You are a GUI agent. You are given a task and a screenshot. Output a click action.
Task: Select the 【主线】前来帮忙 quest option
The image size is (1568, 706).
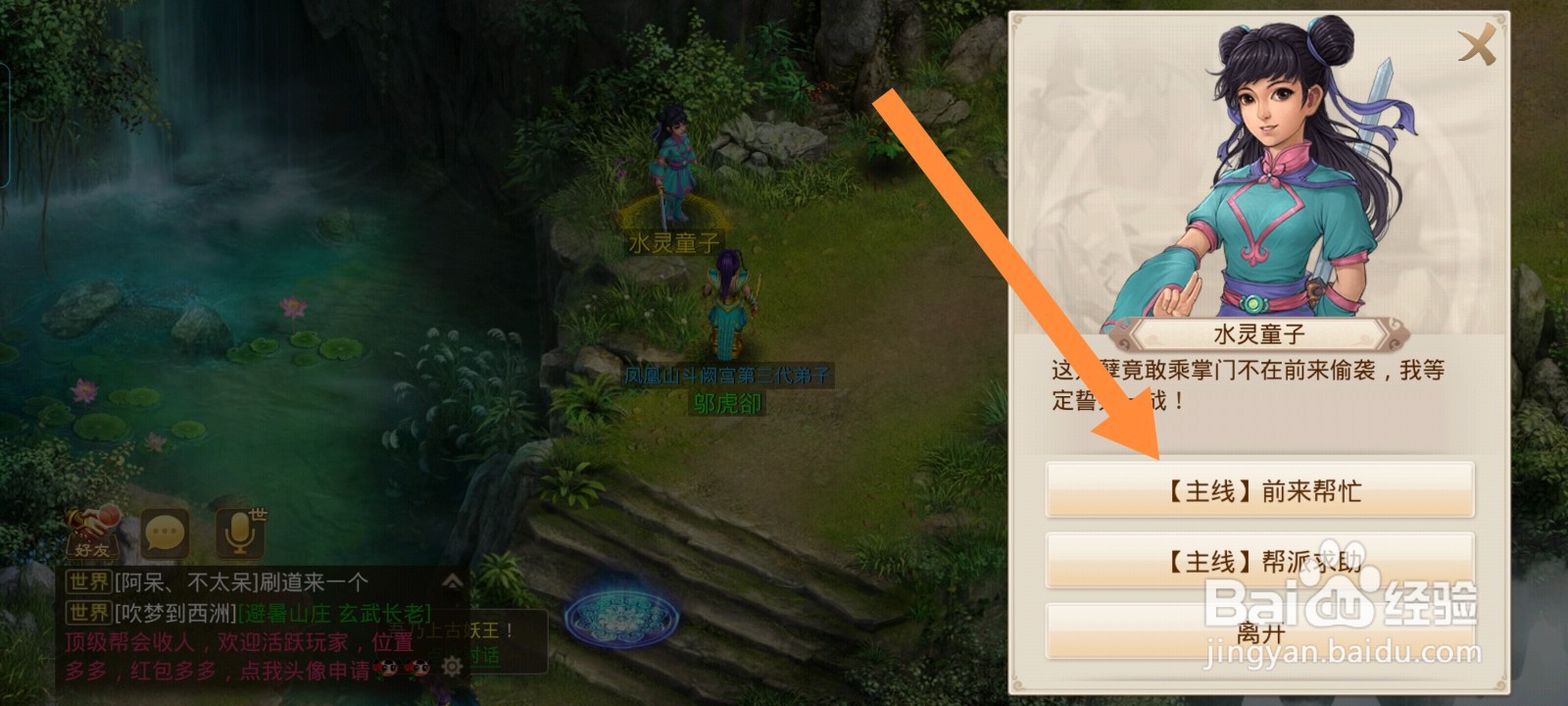pos(1262,490)
